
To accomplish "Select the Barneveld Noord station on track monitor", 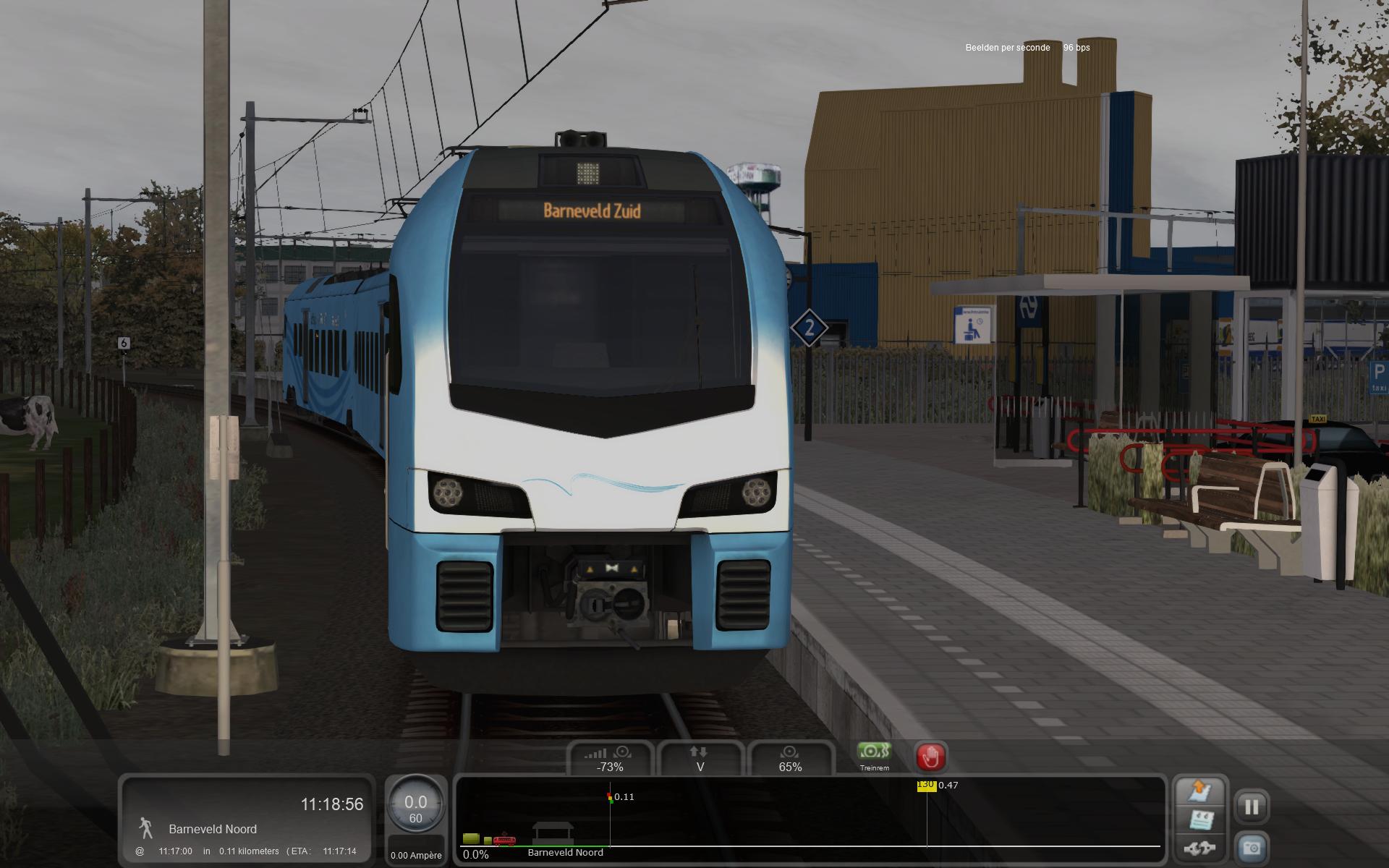I will coord(553,834).
